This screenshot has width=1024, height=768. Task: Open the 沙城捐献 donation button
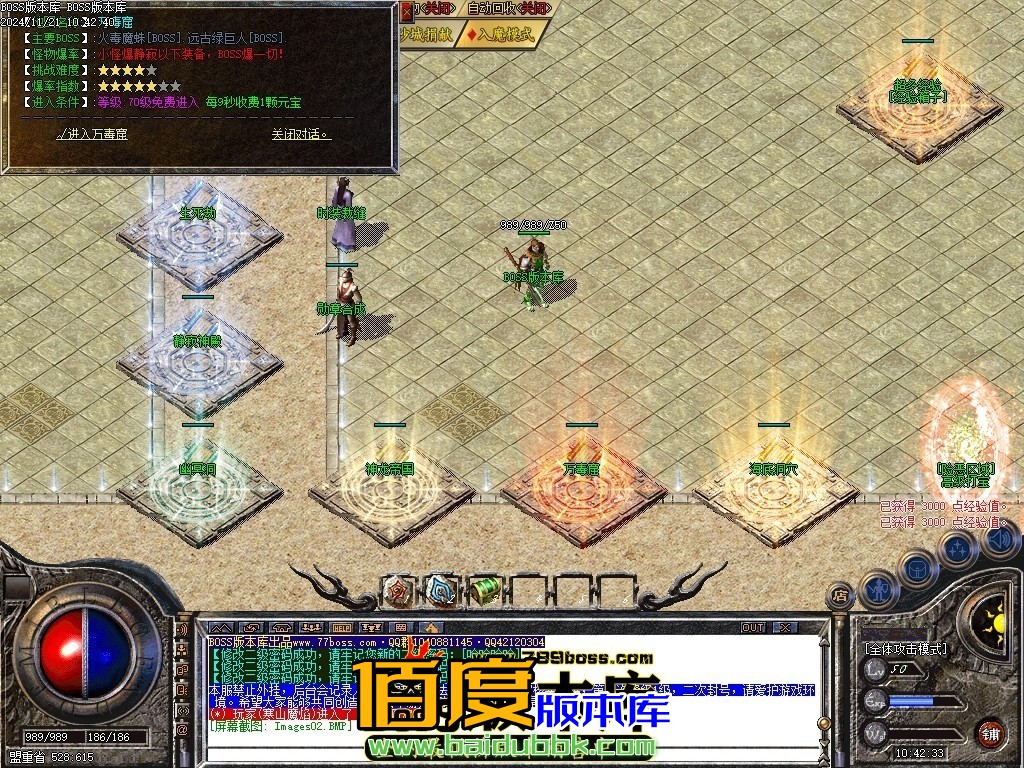coord(426,34)
